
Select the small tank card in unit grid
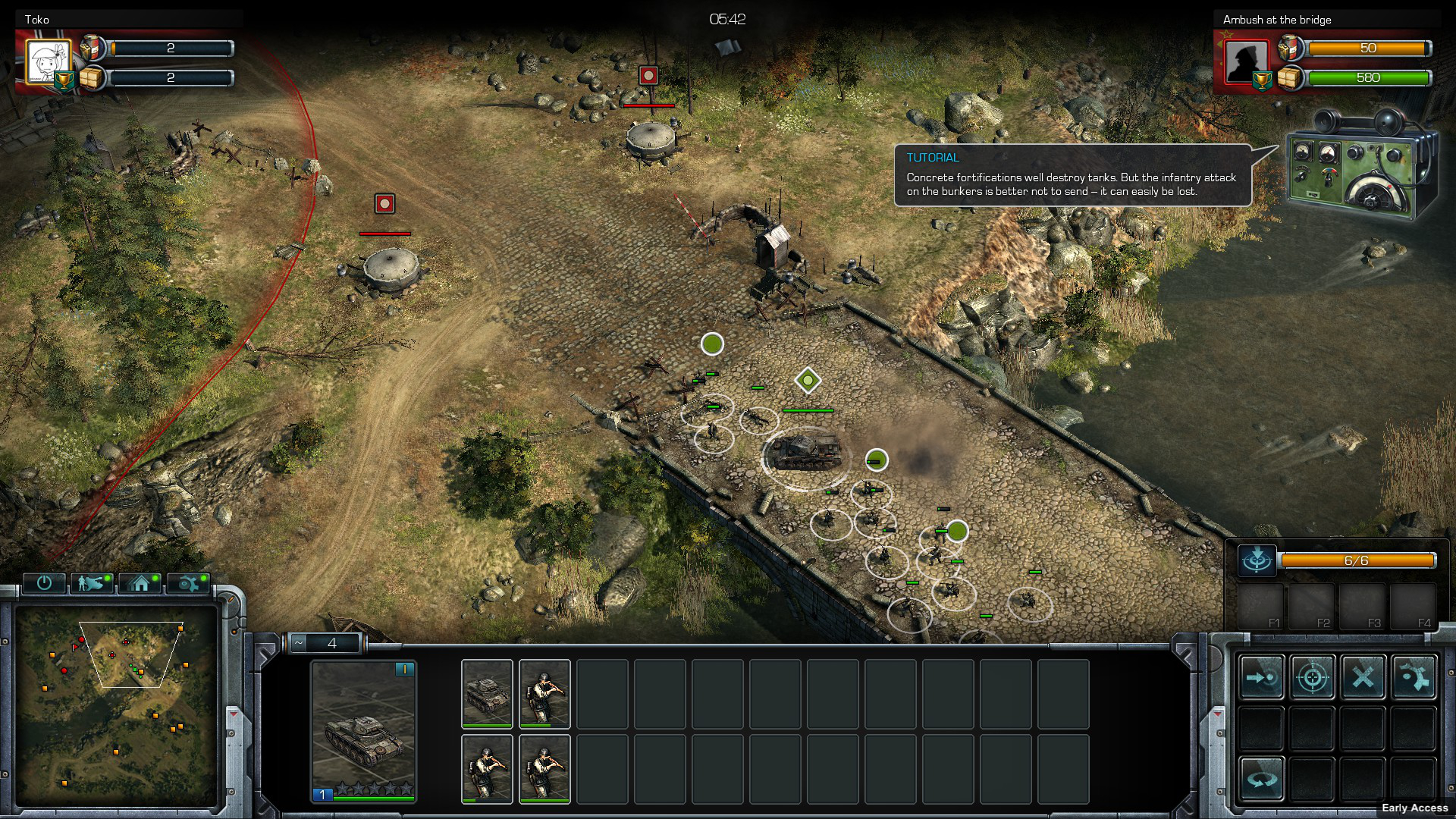[487, 694]
